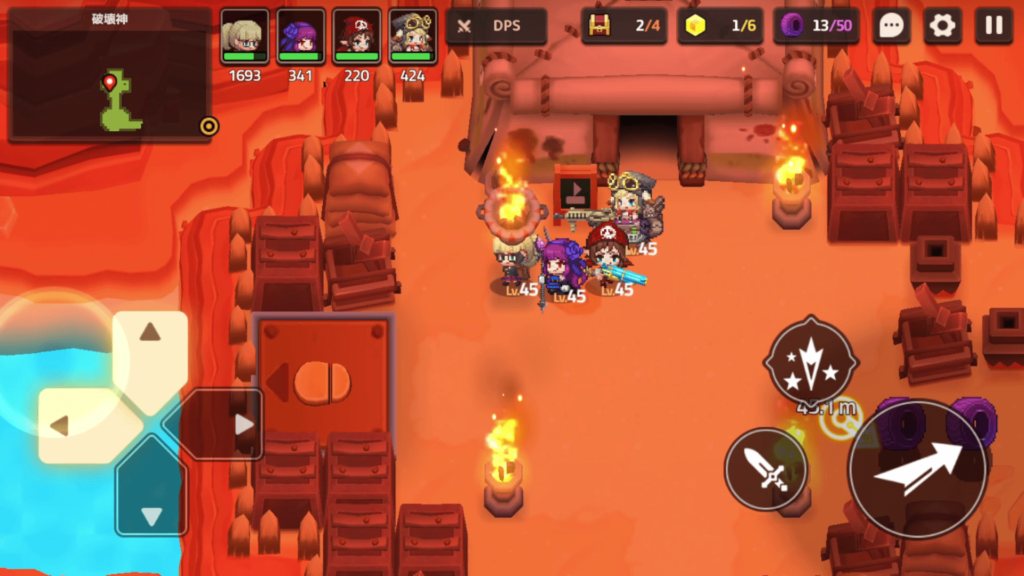
Task: Select the purple-haired hero portrait
Action: (301, 37)
